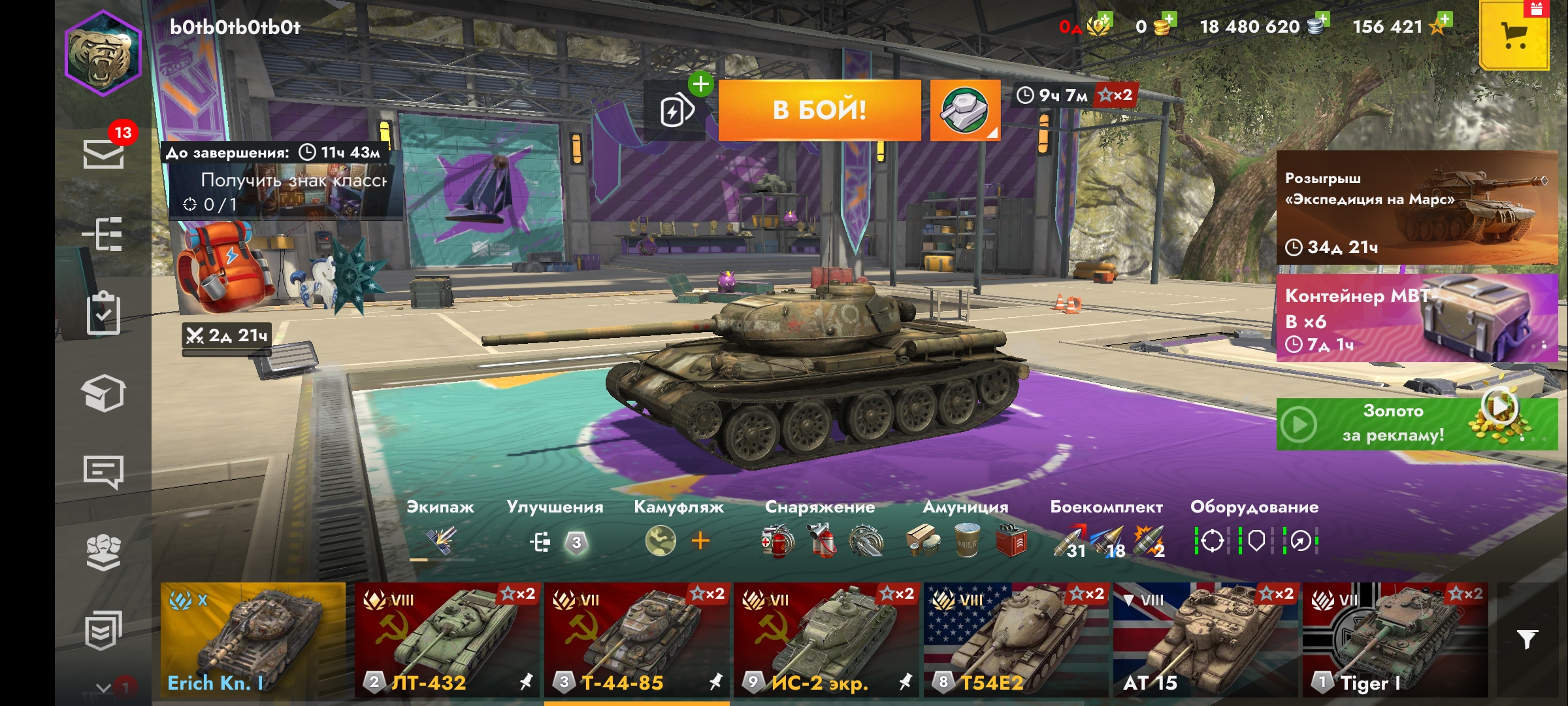Choose the ИС-2 экр. tank

click(826, 640)
